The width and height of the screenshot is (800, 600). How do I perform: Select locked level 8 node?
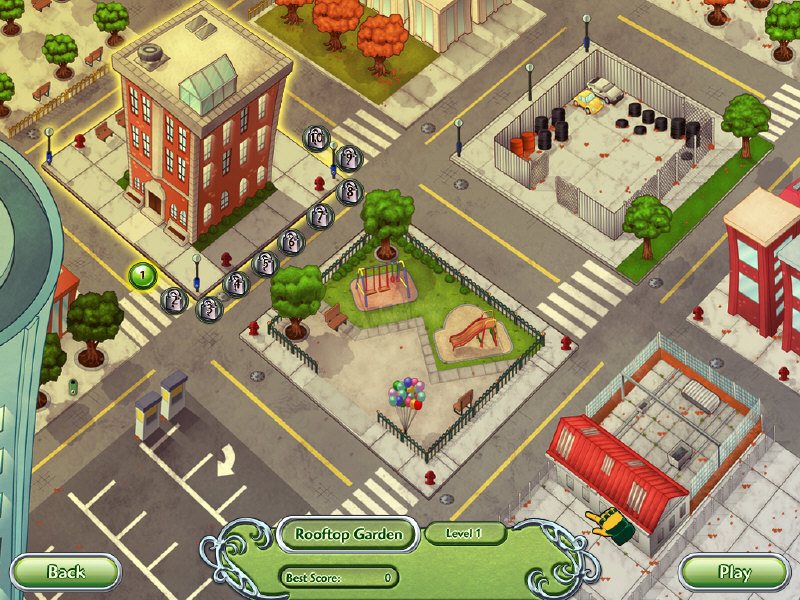[x=348, y=190]
